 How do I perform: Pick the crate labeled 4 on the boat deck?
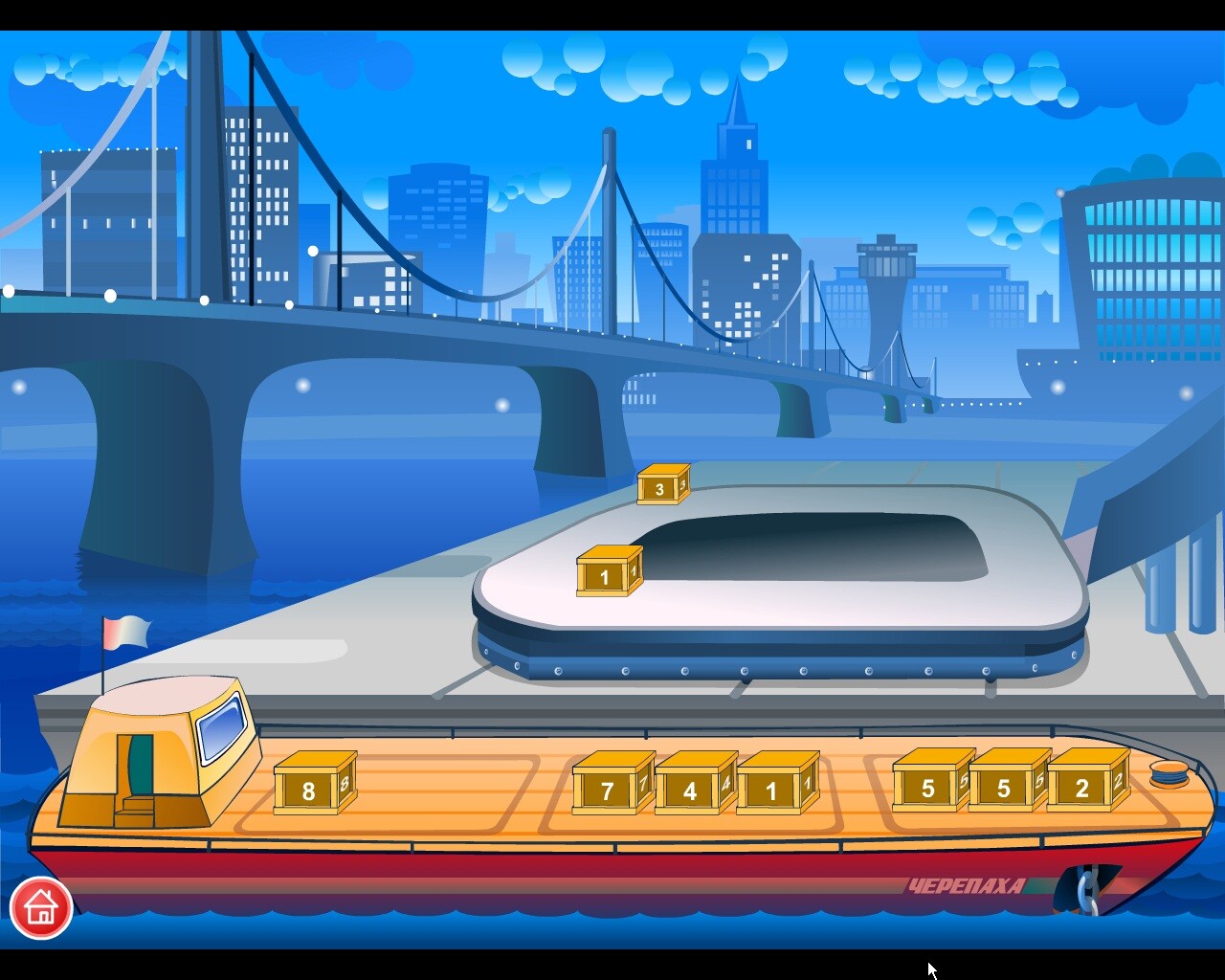689,791
